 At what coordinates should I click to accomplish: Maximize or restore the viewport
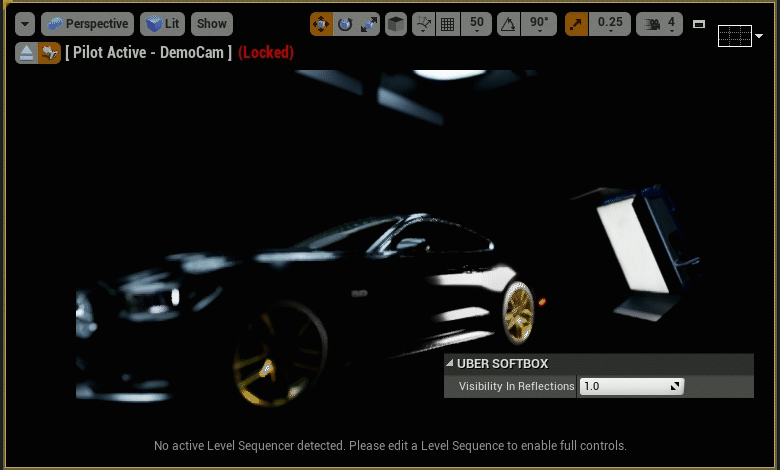(699, 24)
